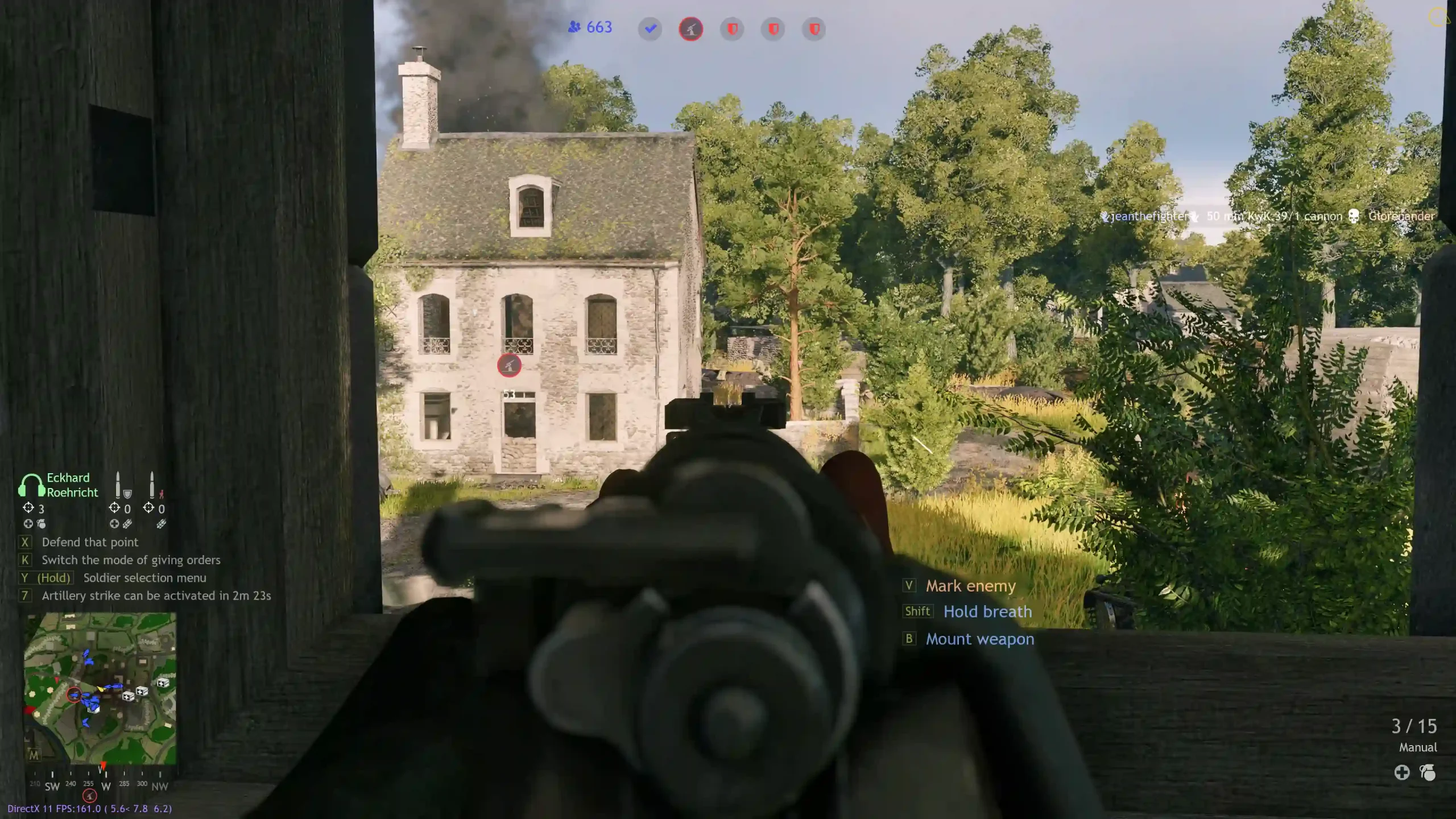This screenshot has height=819, width=1456.
Task: Select squad leader Eckhard Roehricht's headphones icon
Action: pos(31,485)
